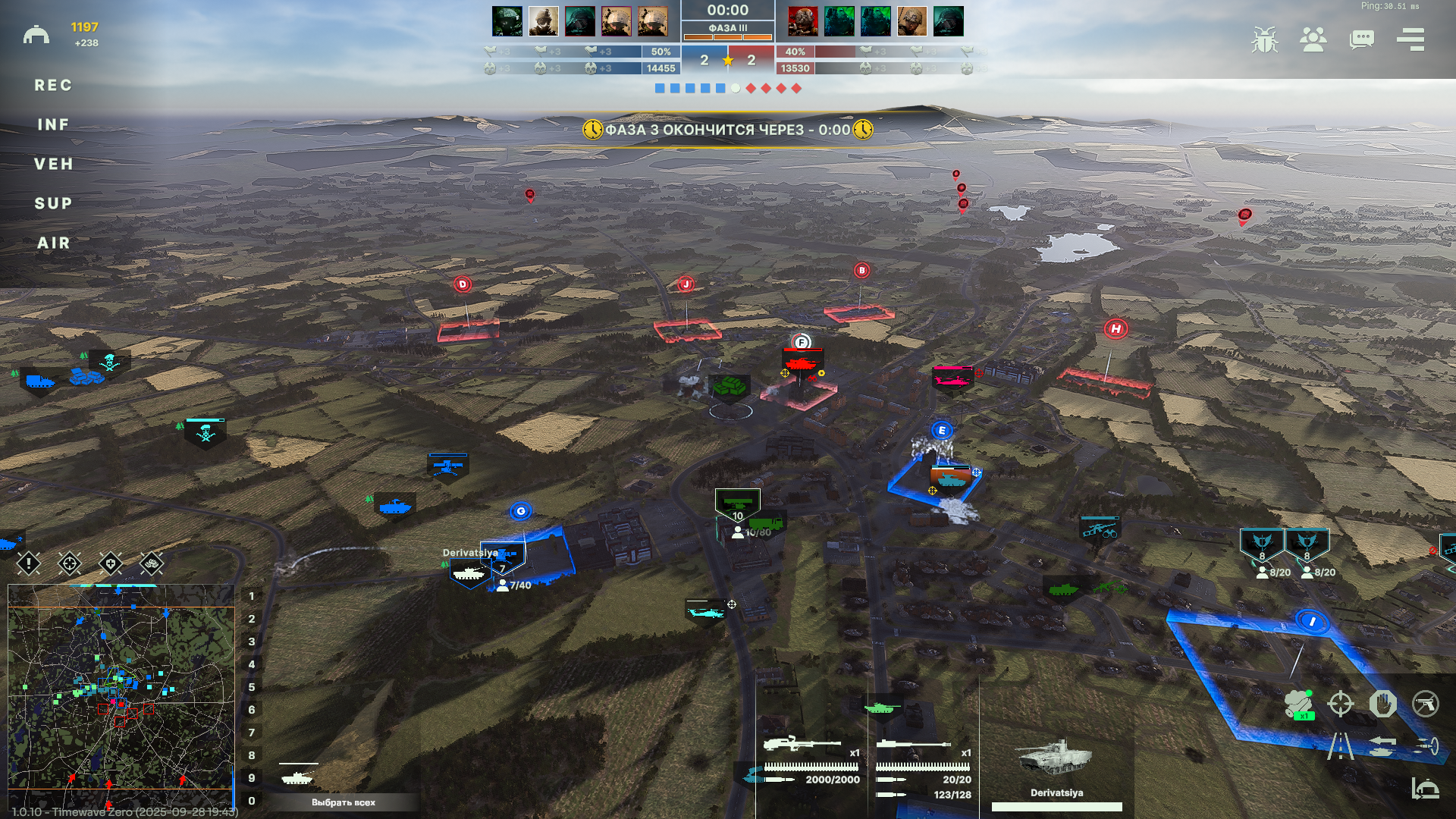Viewport: 1456px width, 819px height.
Task: Select the reverse move tank icon
Action: tap(1383, 746)
